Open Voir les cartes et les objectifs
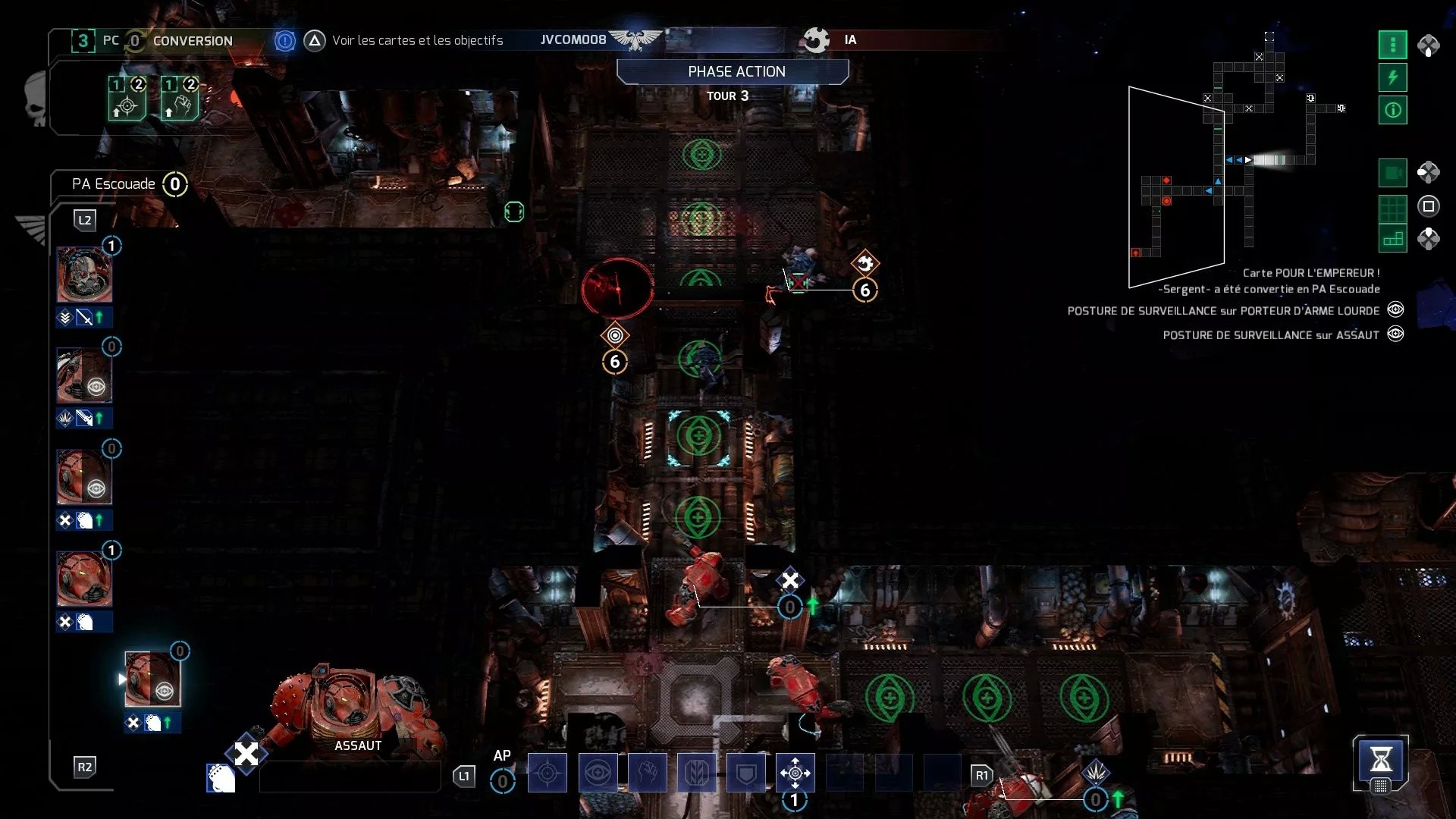The height and width of the screenshot is (819, 1456). click(418, 41)
